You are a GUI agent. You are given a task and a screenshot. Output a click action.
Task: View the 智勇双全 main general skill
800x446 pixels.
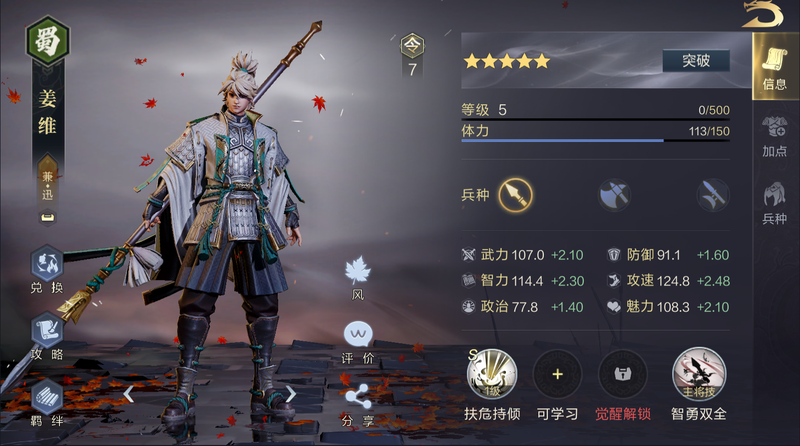click(698, 375)
